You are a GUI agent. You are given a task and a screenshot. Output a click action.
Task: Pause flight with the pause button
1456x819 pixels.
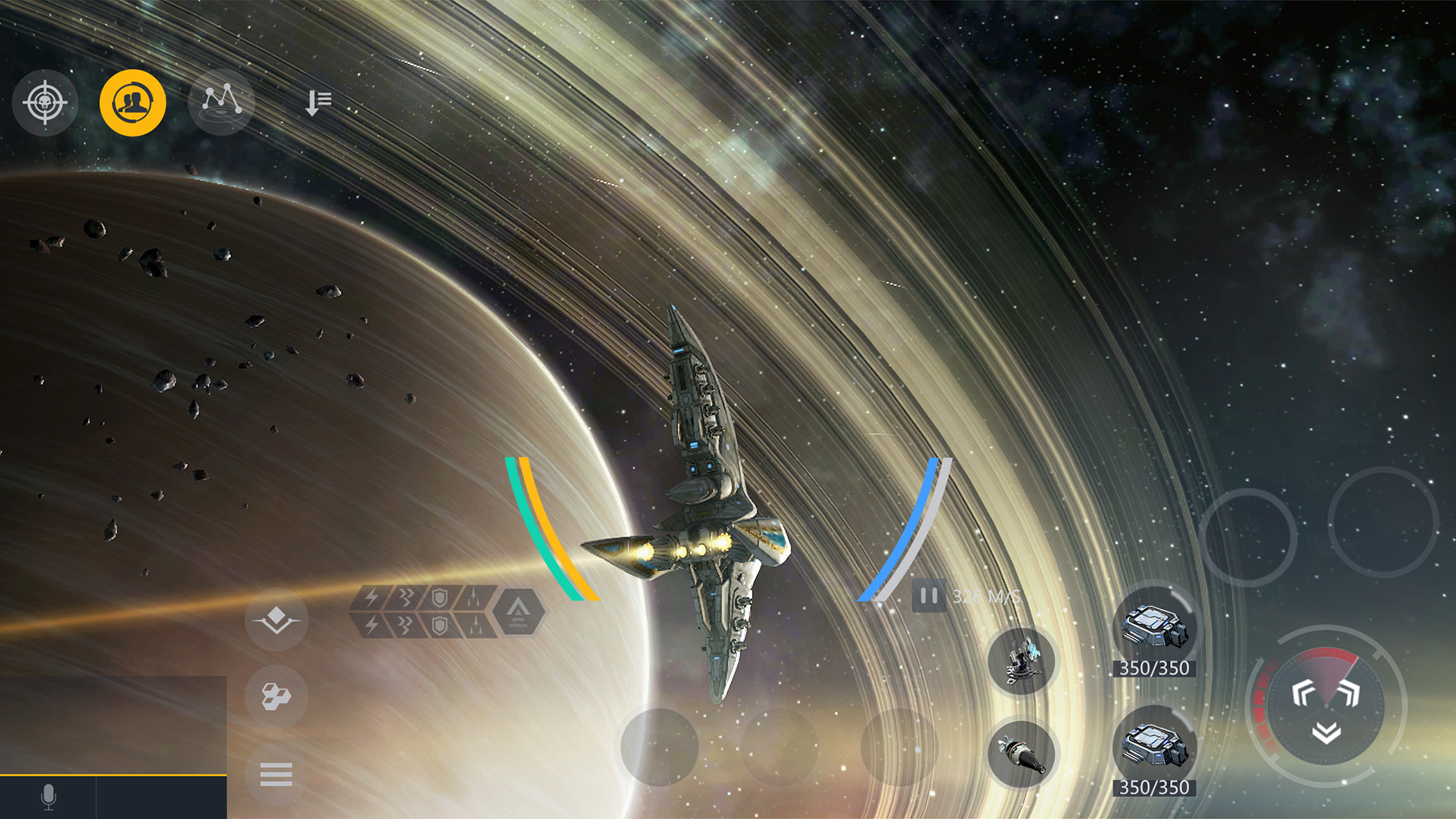tap(929, 596)
